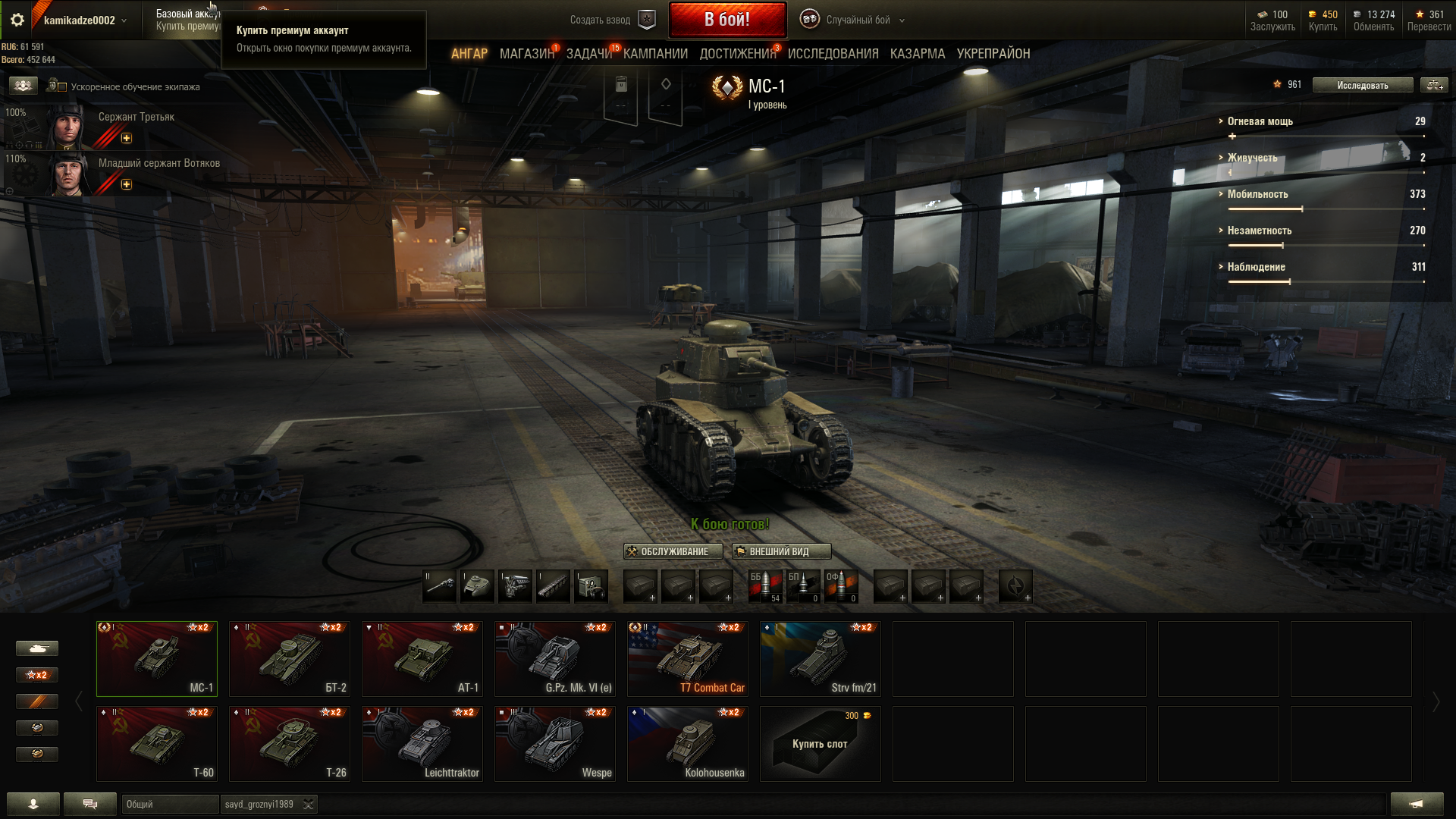The image size is (1456, 819).
Task: Open the gear settings menu icon
Action: click(x=17, y=20)
